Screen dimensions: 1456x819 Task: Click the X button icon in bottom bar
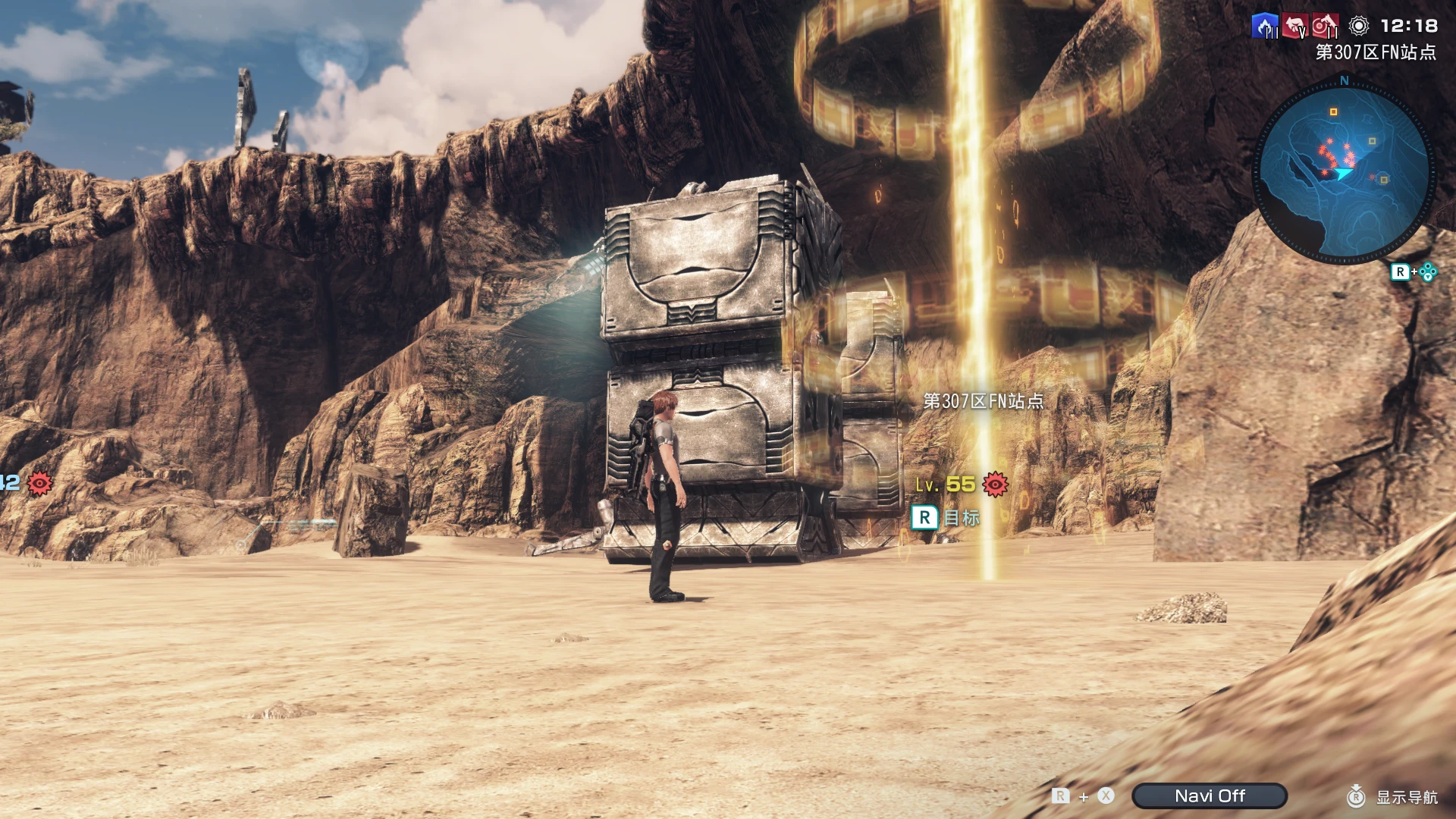pos(1106,796)
